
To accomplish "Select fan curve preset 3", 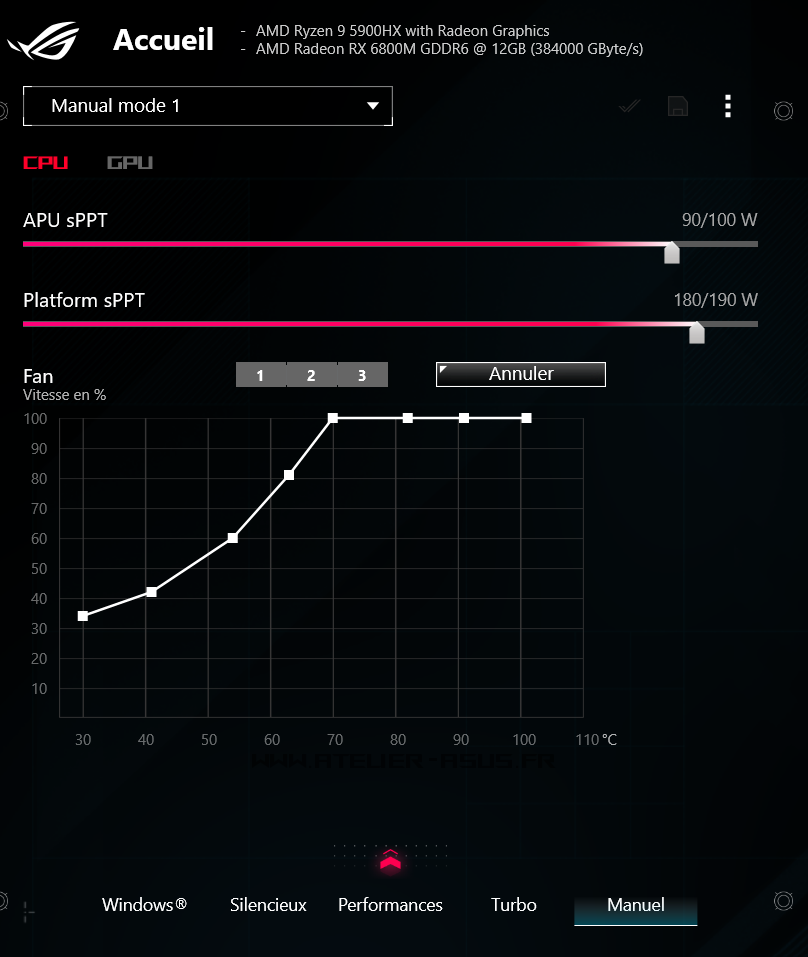I will (362, 375).
